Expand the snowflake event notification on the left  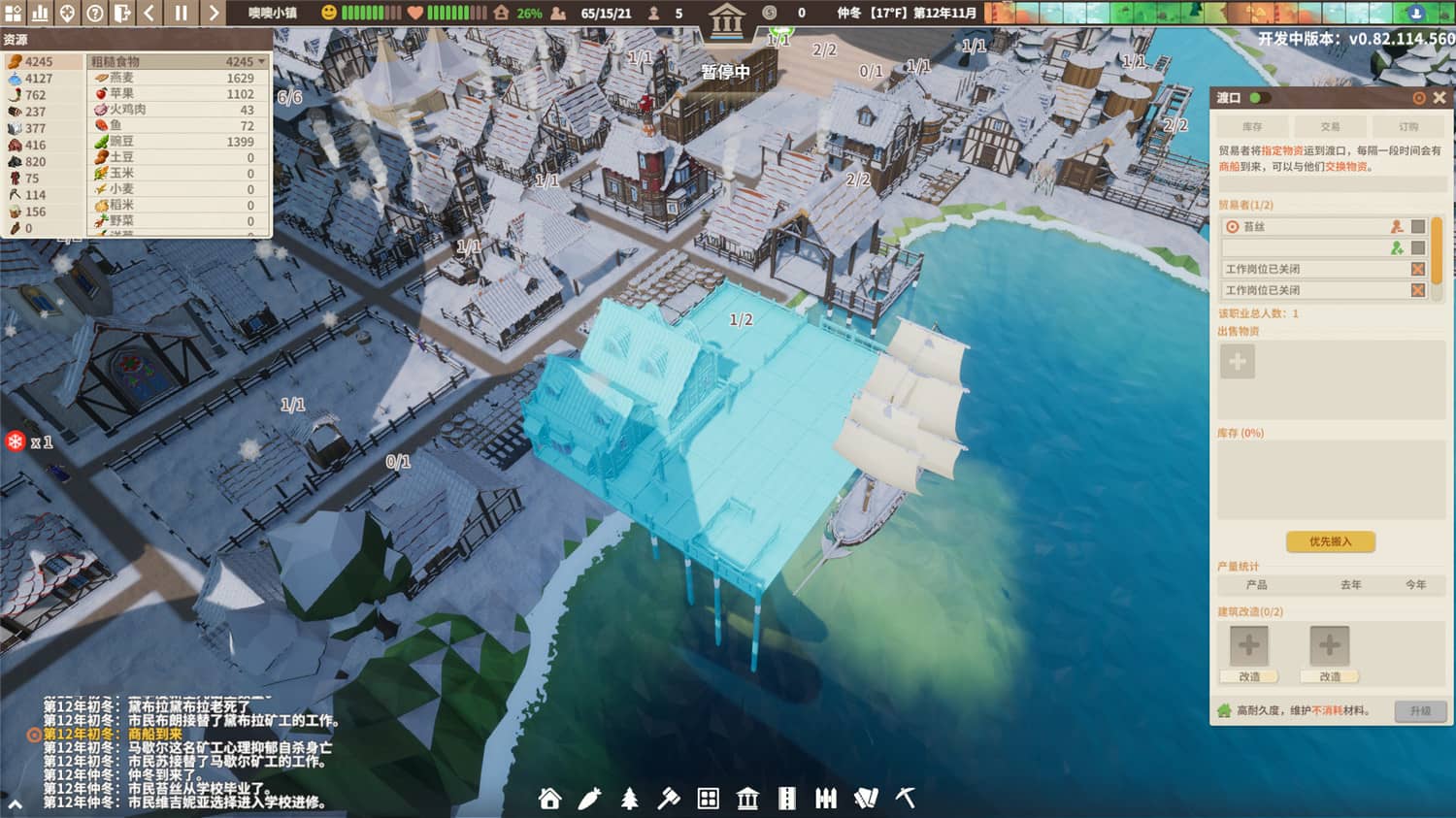[x=14, y=440]
